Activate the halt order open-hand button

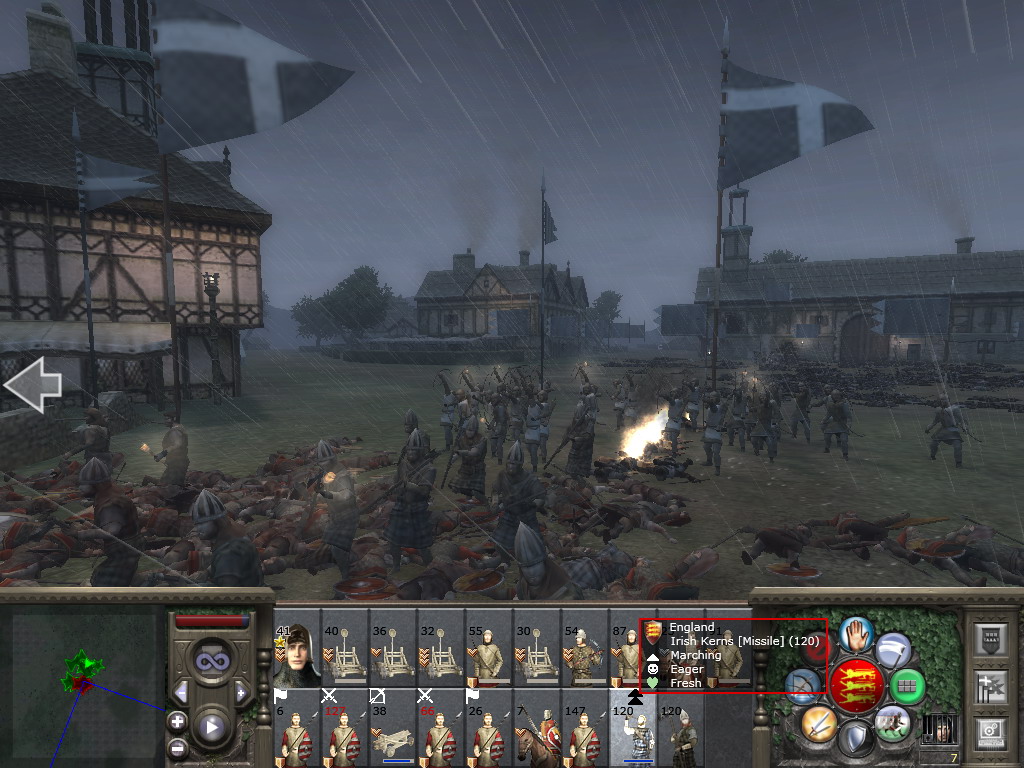(856, 634)
